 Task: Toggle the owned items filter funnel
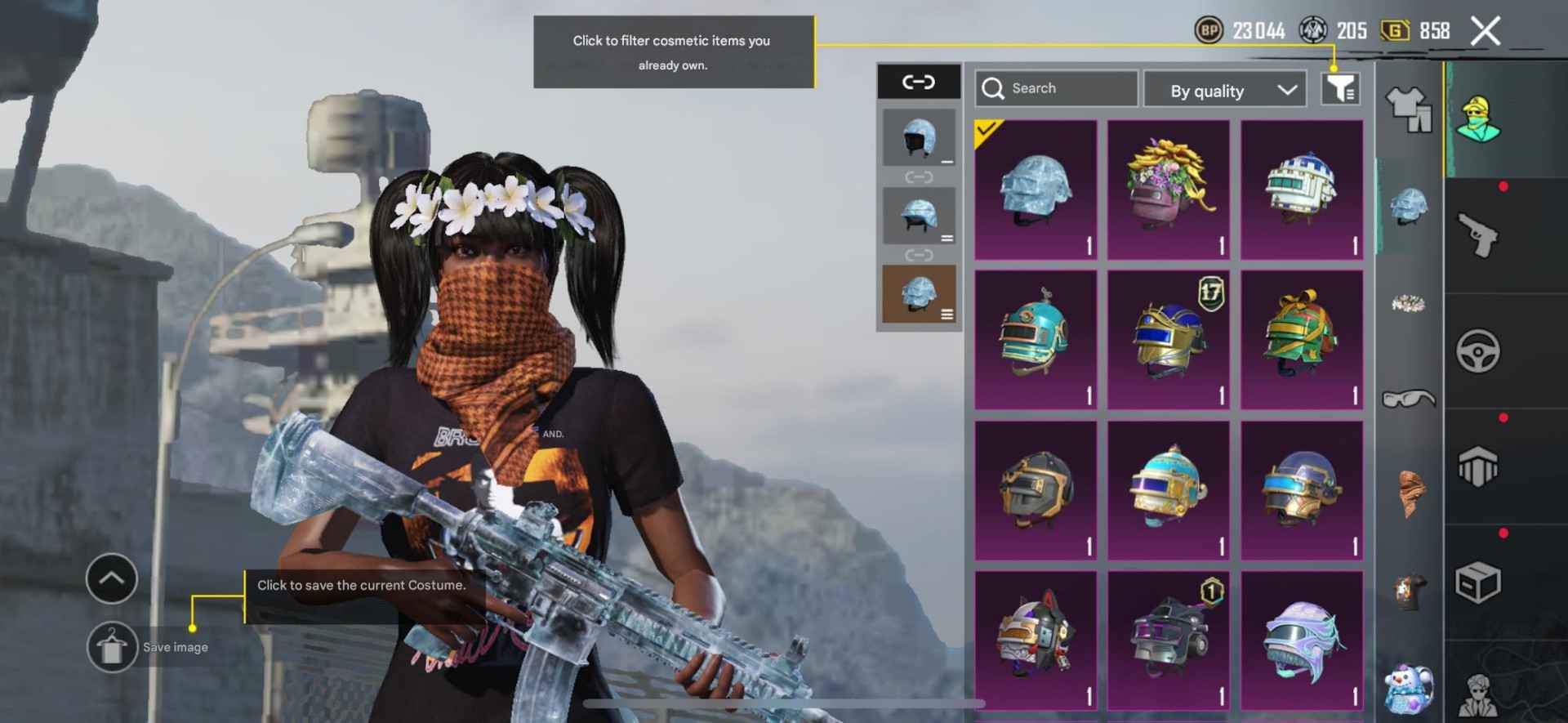click(1340, 88)
